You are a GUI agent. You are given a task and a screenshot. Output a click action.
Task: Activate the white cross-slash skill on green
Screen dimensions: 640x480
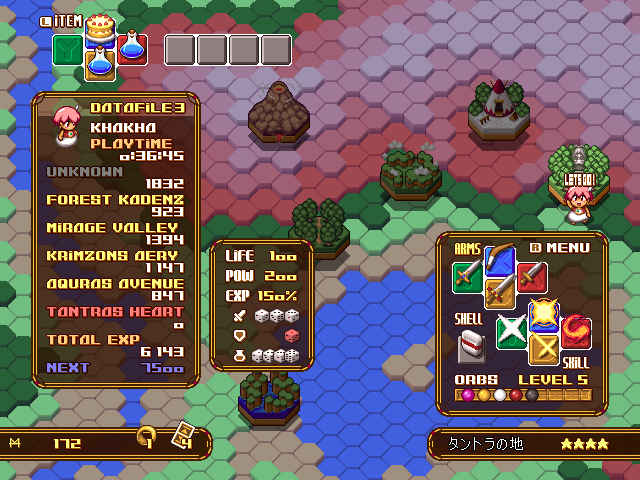(511, 331)
